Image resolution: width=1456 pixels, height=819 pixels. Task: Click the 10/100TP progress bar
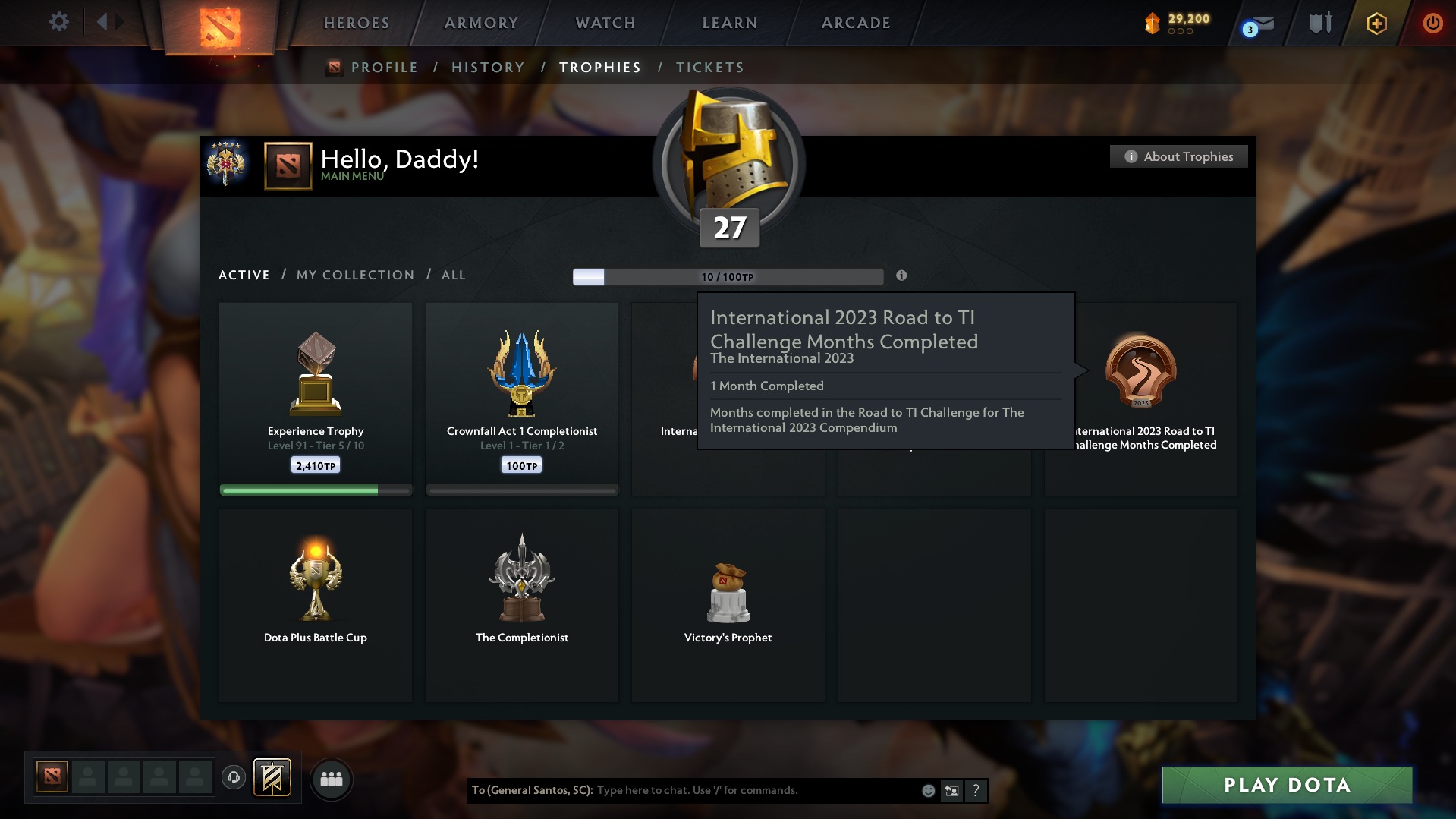pyautogui.click(x=728, y=276)
